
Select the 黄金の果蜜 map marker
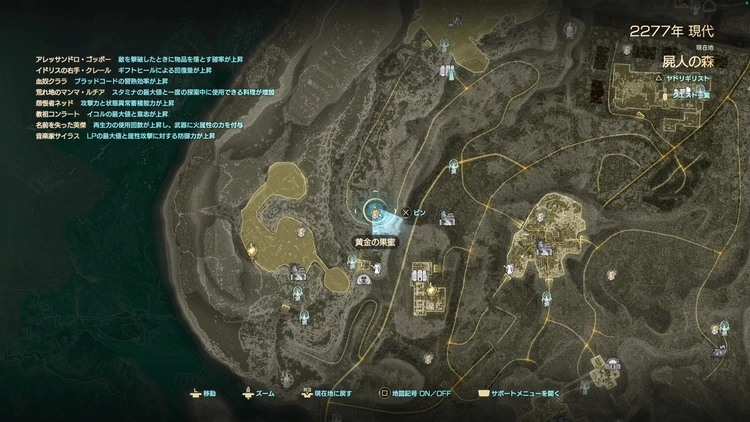click(375, 211)
